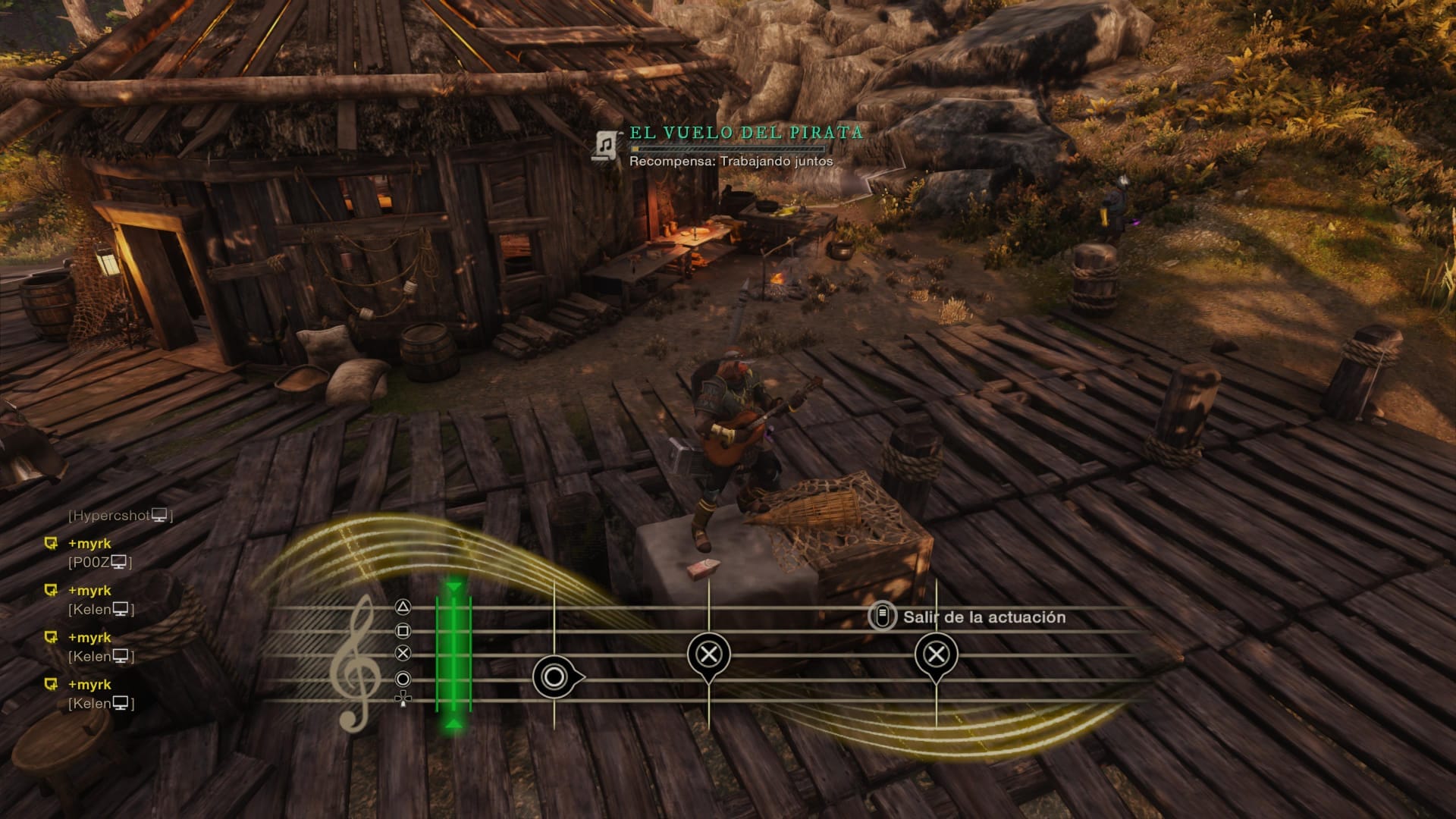1456x819 pixels.
Task: Select the El Vuelo del Pirata song title
Action: [x=746, y=133]
